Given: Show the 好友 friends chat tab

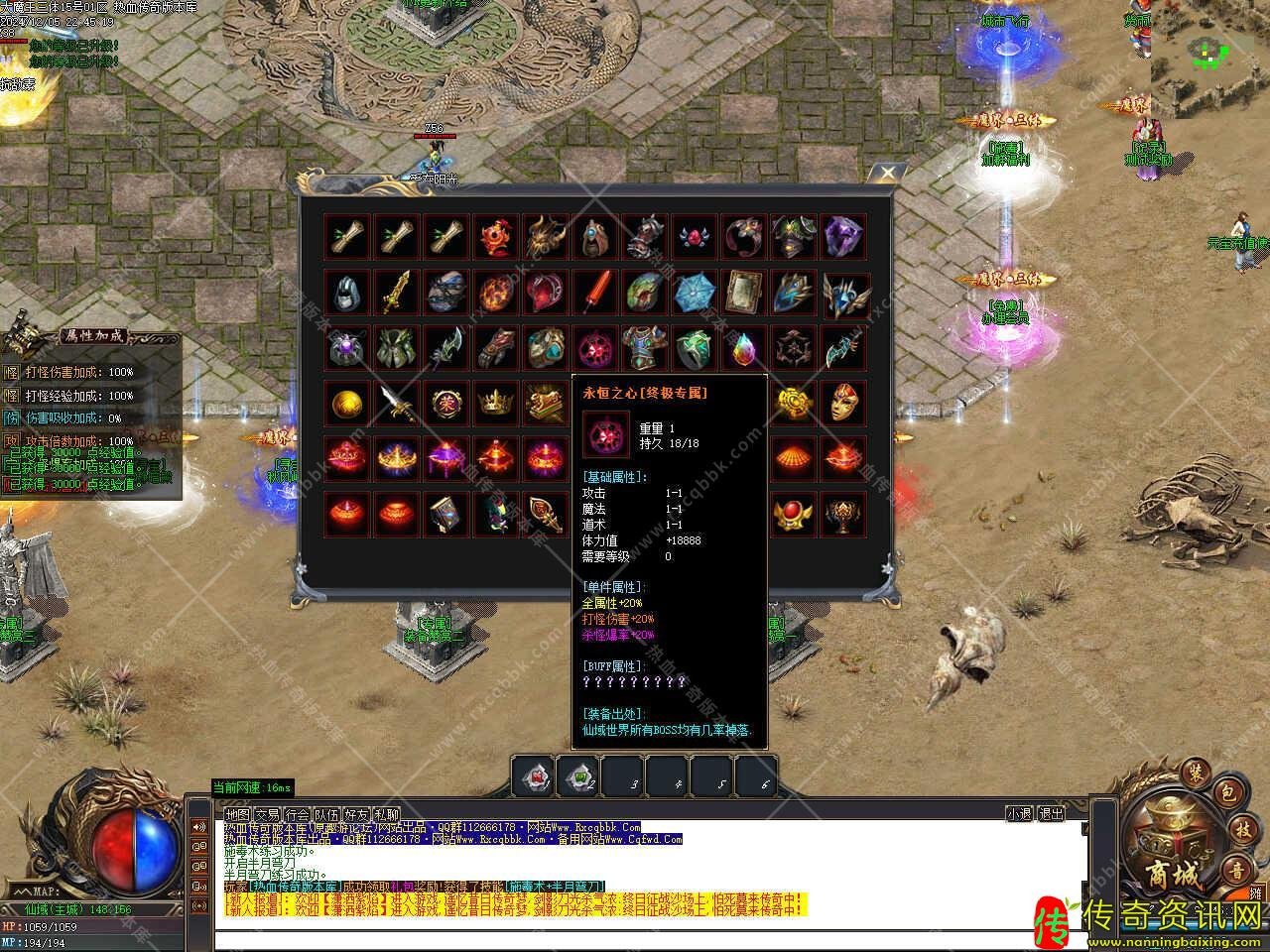Looking at the screenshot, I should coord(356,814).
